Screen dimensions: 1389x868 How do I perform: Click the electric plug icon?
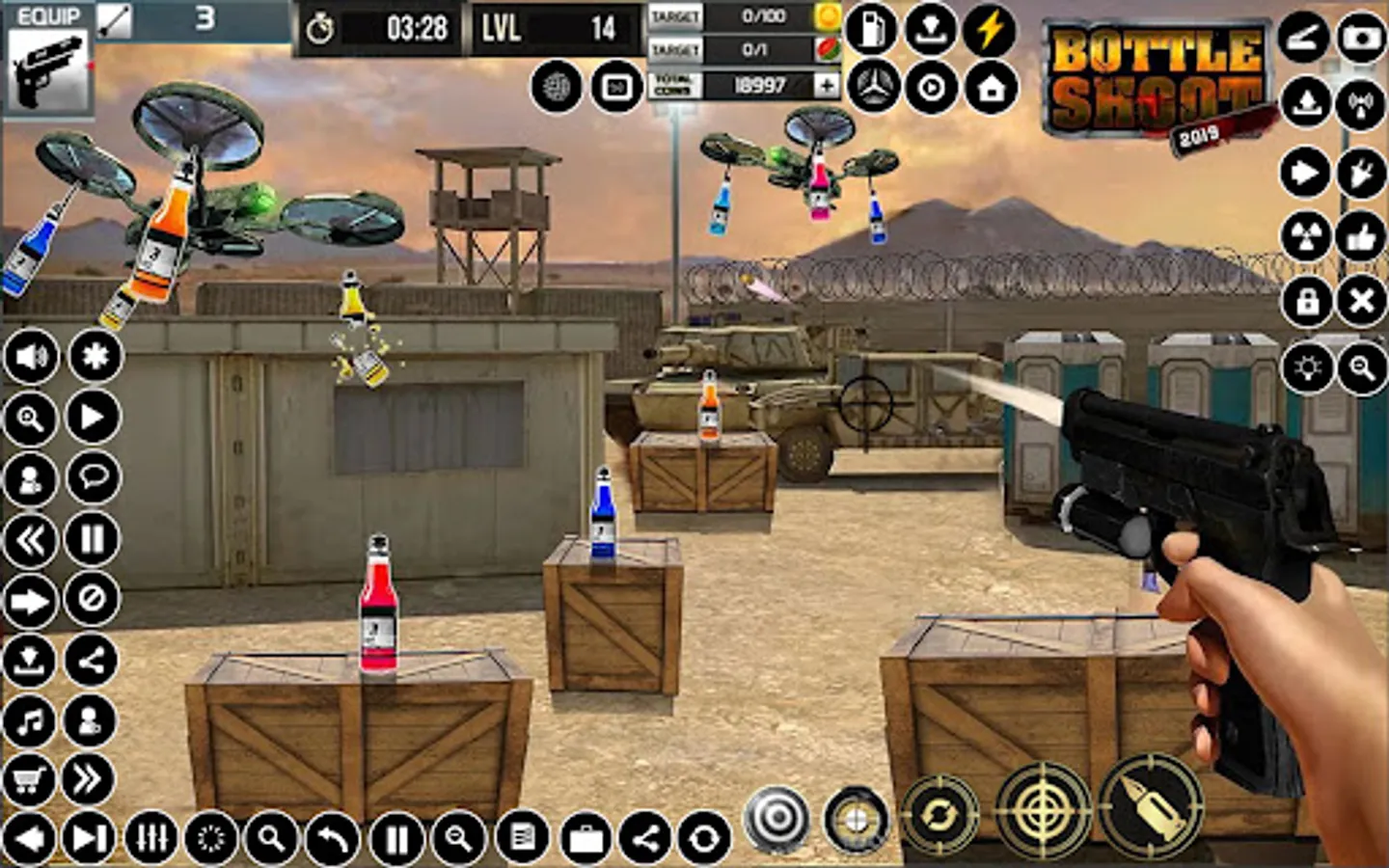pos(1361,174)
